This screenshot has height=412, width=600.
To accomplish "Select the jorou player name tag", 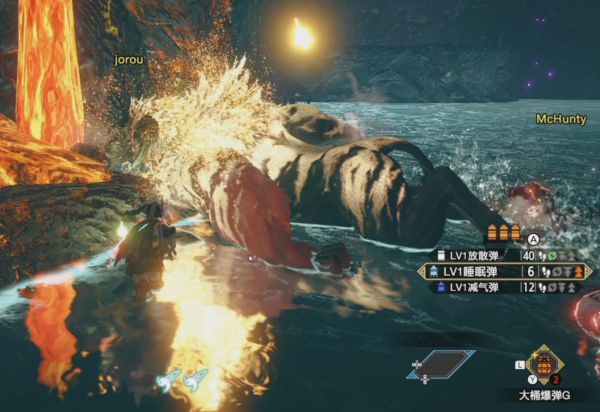I will tap(129, 60).
